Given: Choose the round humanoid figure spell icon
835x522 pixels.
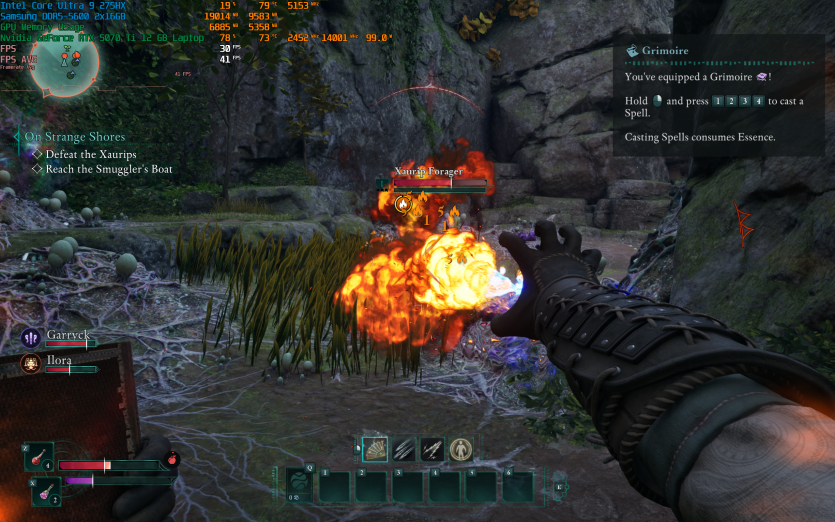Looking at the screenshot, I should pyautogui.click(x=460, y=449).
